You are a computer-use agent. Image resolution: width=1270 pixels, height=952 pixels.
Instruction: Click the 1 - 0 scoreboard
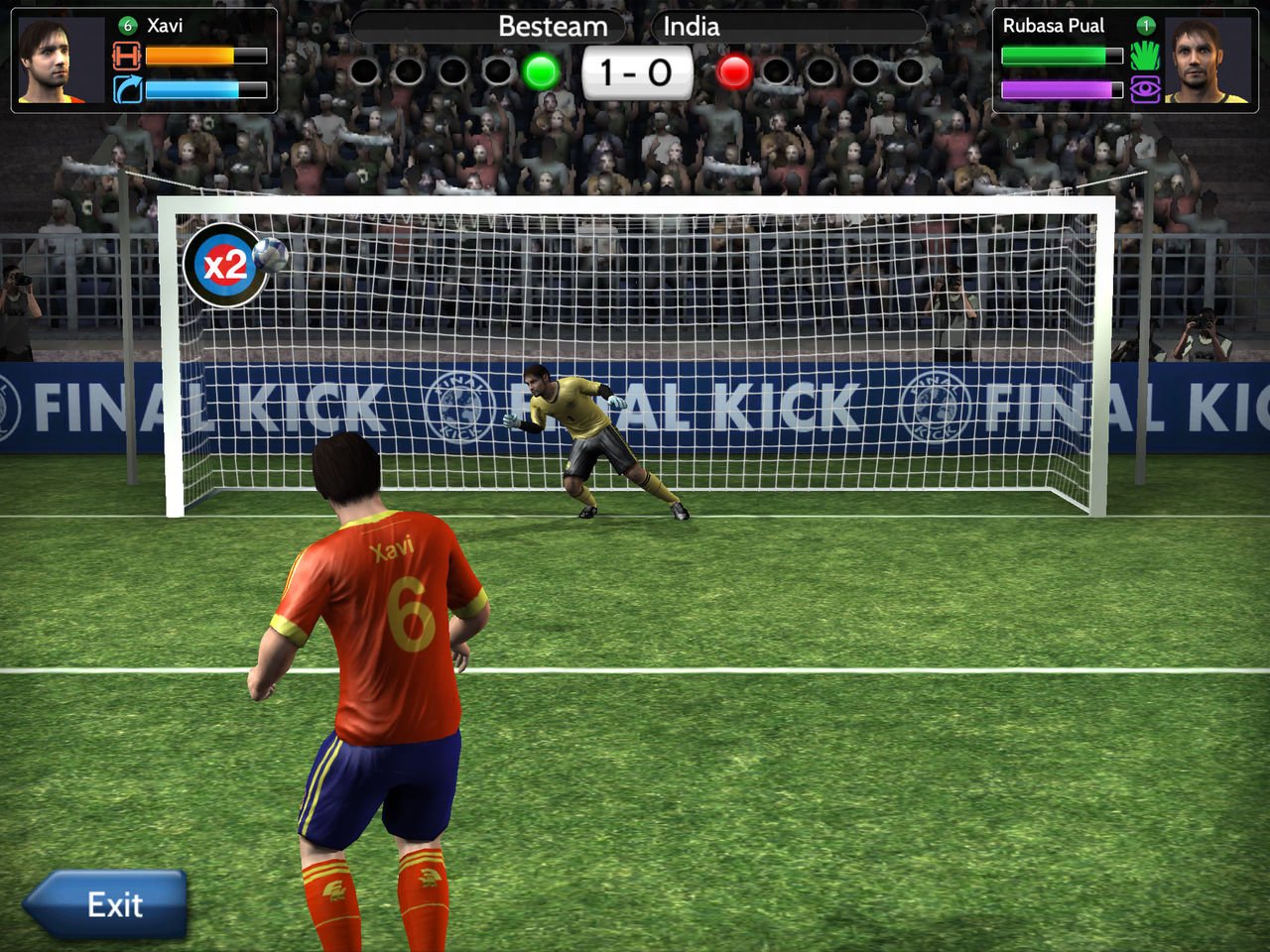(x=636, y=70)
